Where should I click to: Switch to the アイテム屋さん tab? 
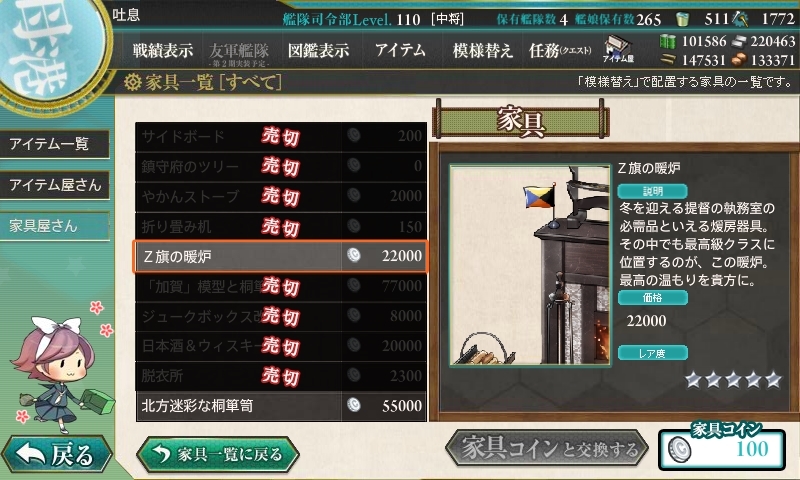tap(55, 185)
